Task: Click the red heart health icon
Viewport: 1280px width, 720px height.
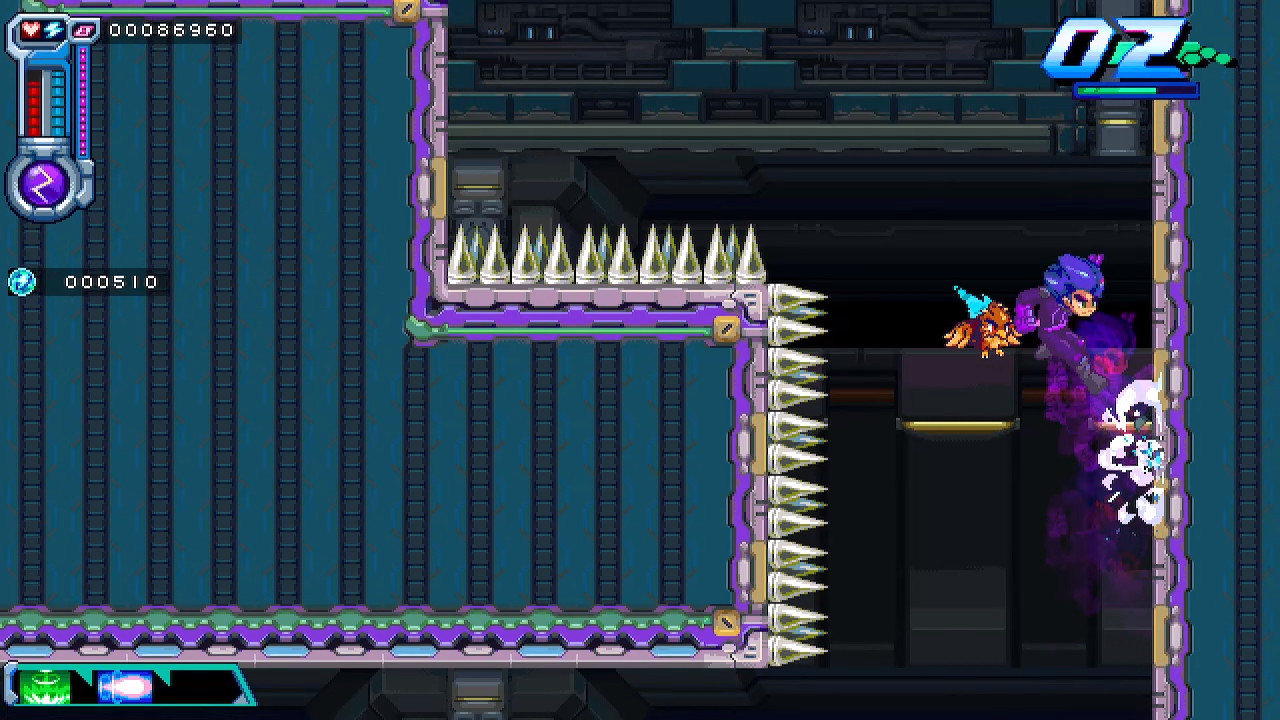Action: tap(31, 30)
